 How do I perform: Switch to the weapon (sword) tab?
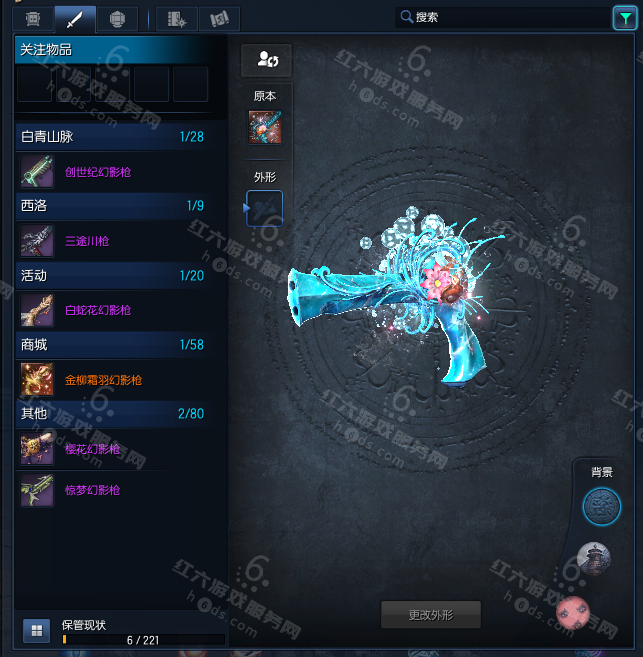click(x=74, y=18)
